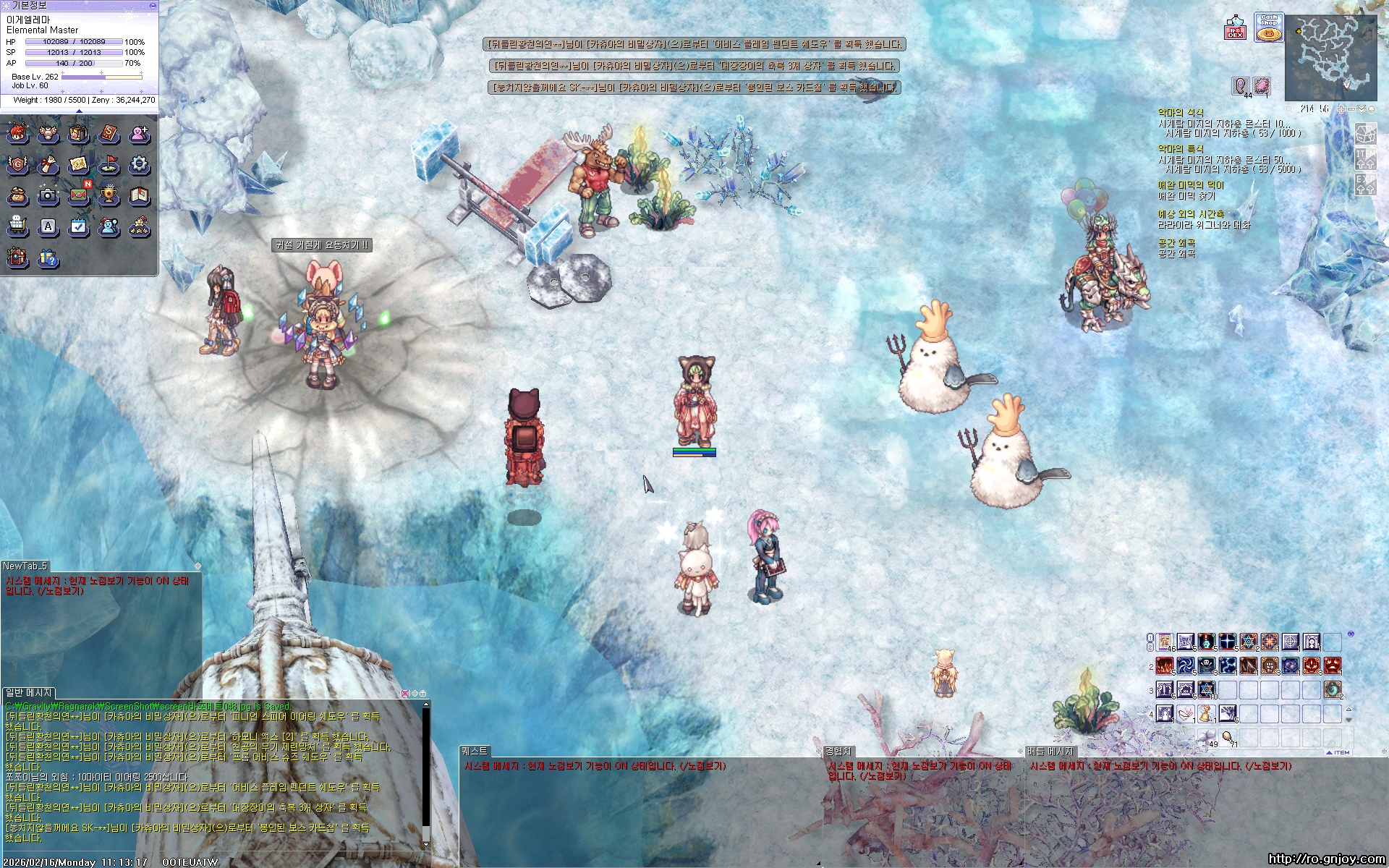Use the meat item with count 71
The height and width of the screenshot is (868, 1389).
coord(1227,737)
